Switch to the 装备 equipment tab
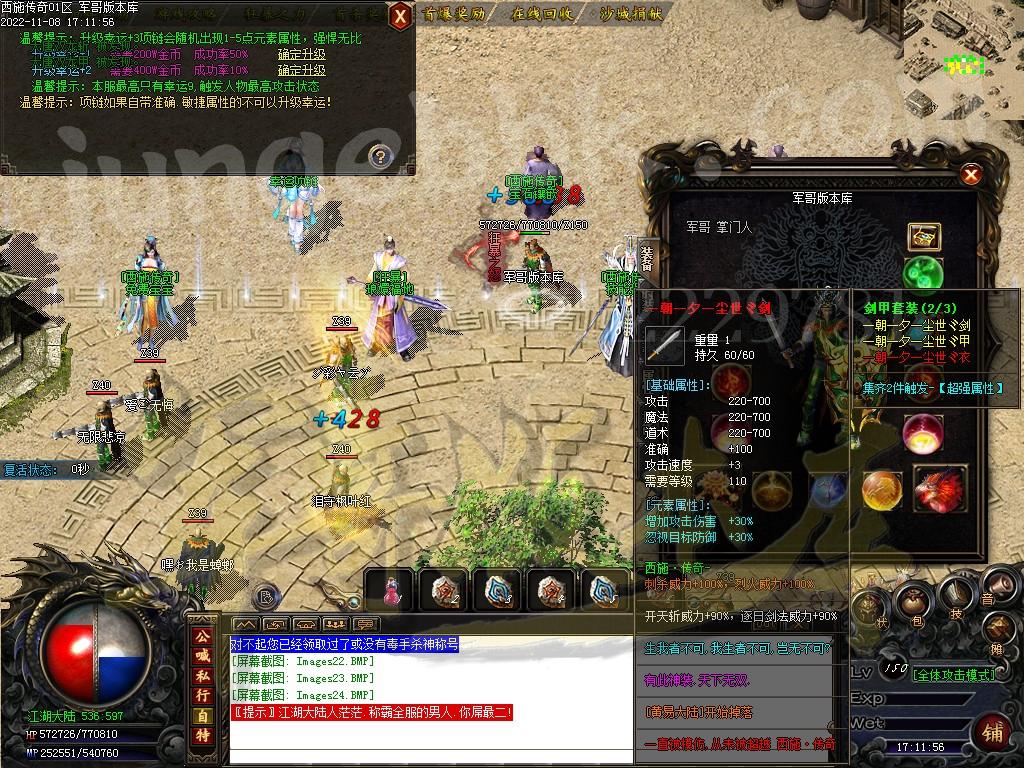1024x768 pixels. pos(647,257)
